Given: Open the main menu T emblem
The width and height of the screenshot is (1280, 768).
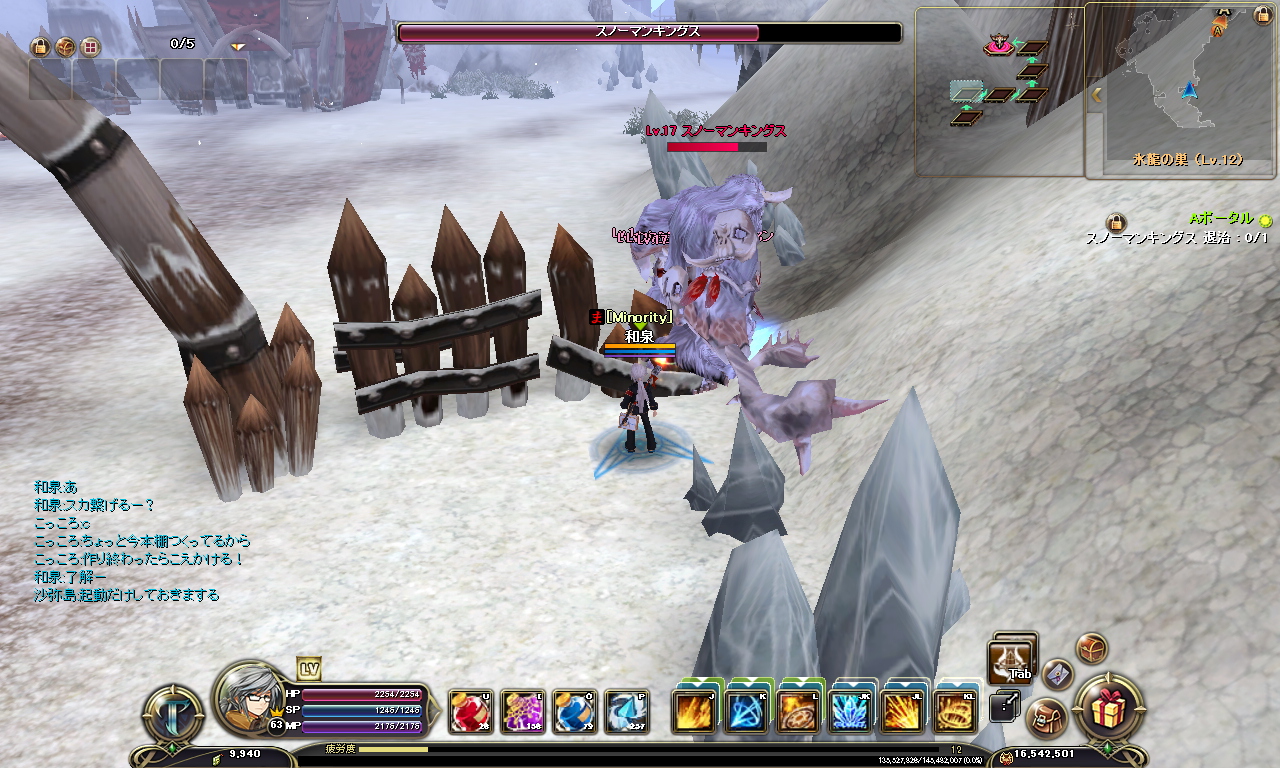Looking at the screenshot, I should pyautogui.click(x=174, y=714).
